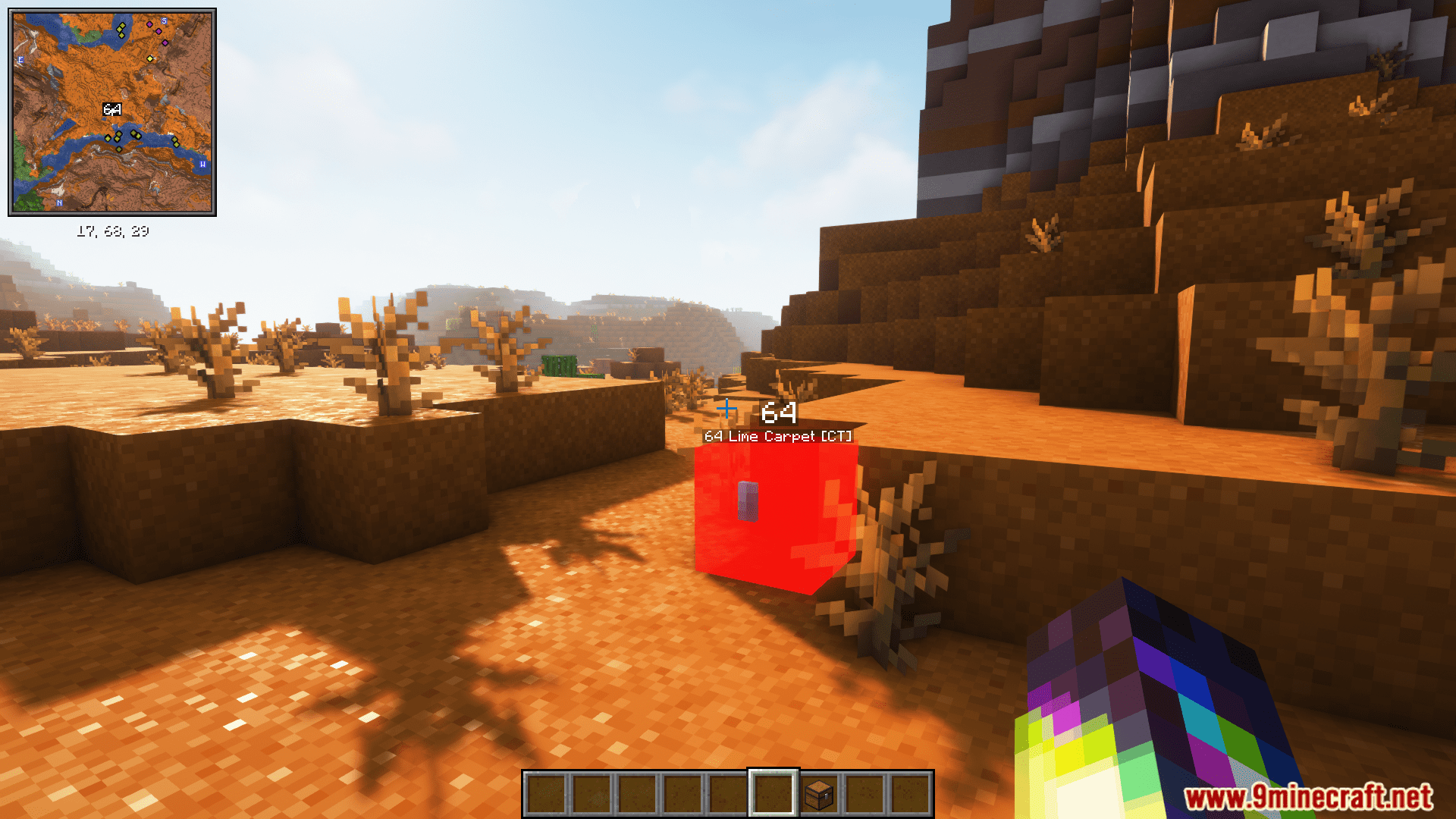1456x819 pixels.
Task: Click the W compass letter on the minimap
Action: 202,164
